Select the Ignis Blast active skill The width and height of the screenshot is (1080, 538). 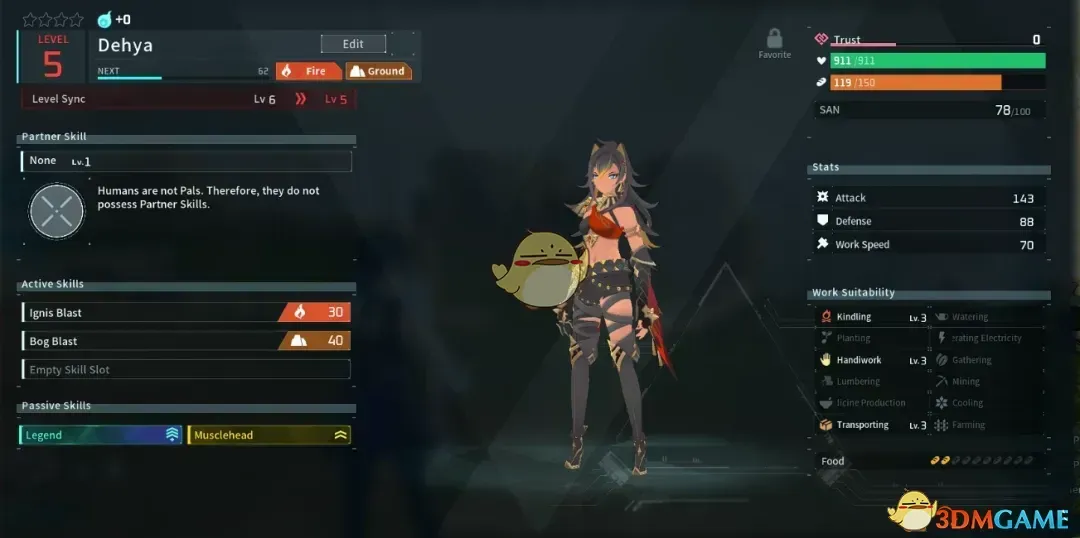point(186,313)
